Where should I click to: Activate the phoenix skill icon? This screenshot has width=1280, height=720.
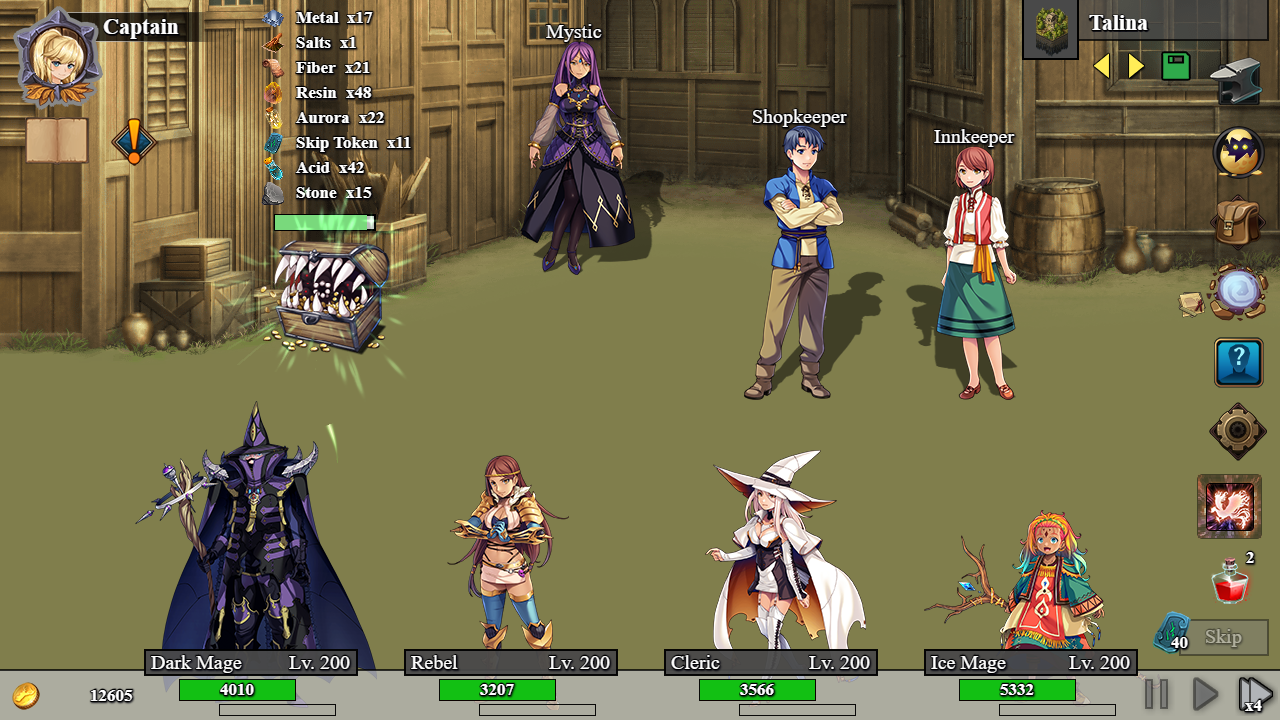[1229, 506]
